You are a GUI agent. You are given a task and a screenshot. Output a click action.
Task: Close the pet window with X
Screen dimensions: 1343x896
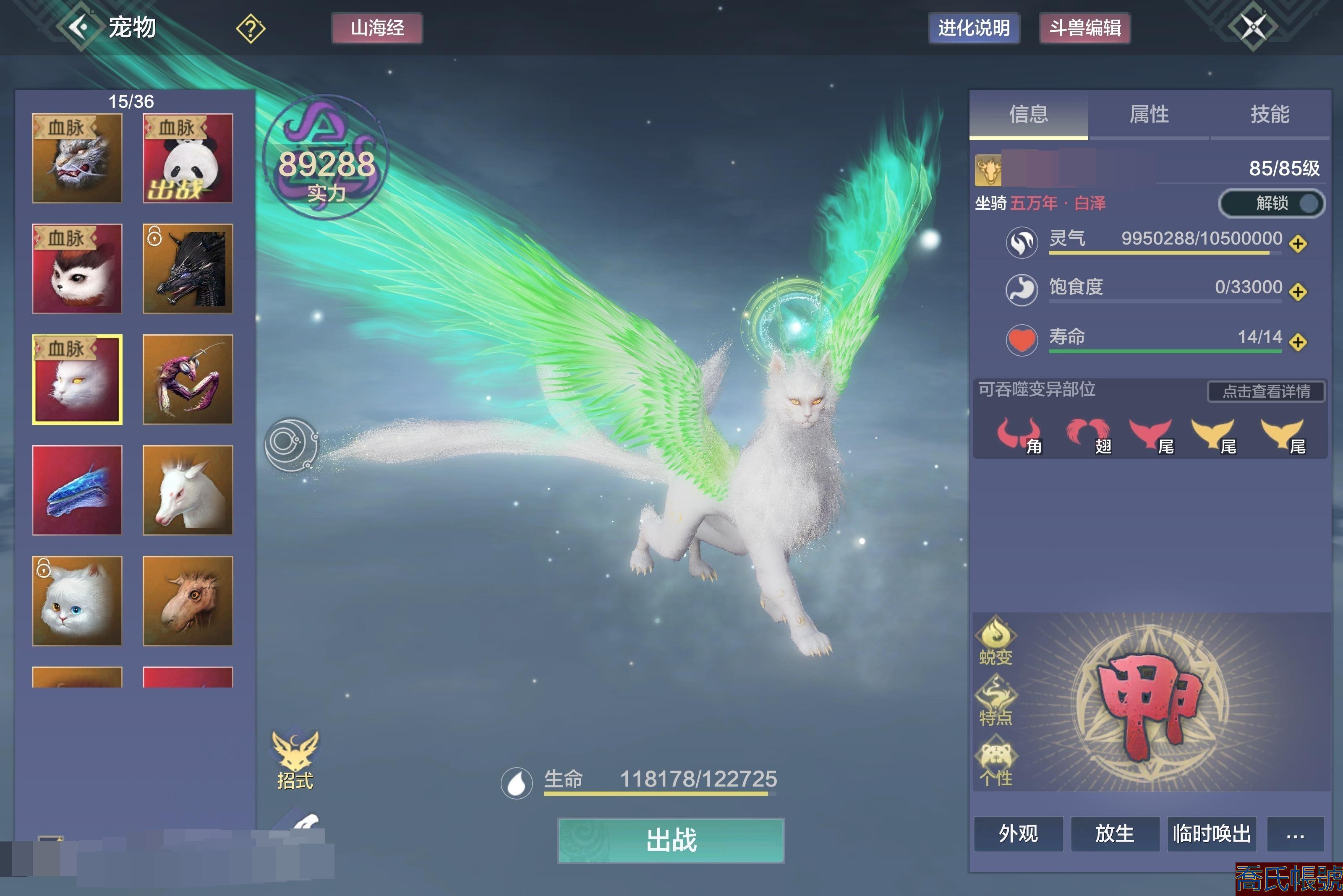coord(1253,27)
